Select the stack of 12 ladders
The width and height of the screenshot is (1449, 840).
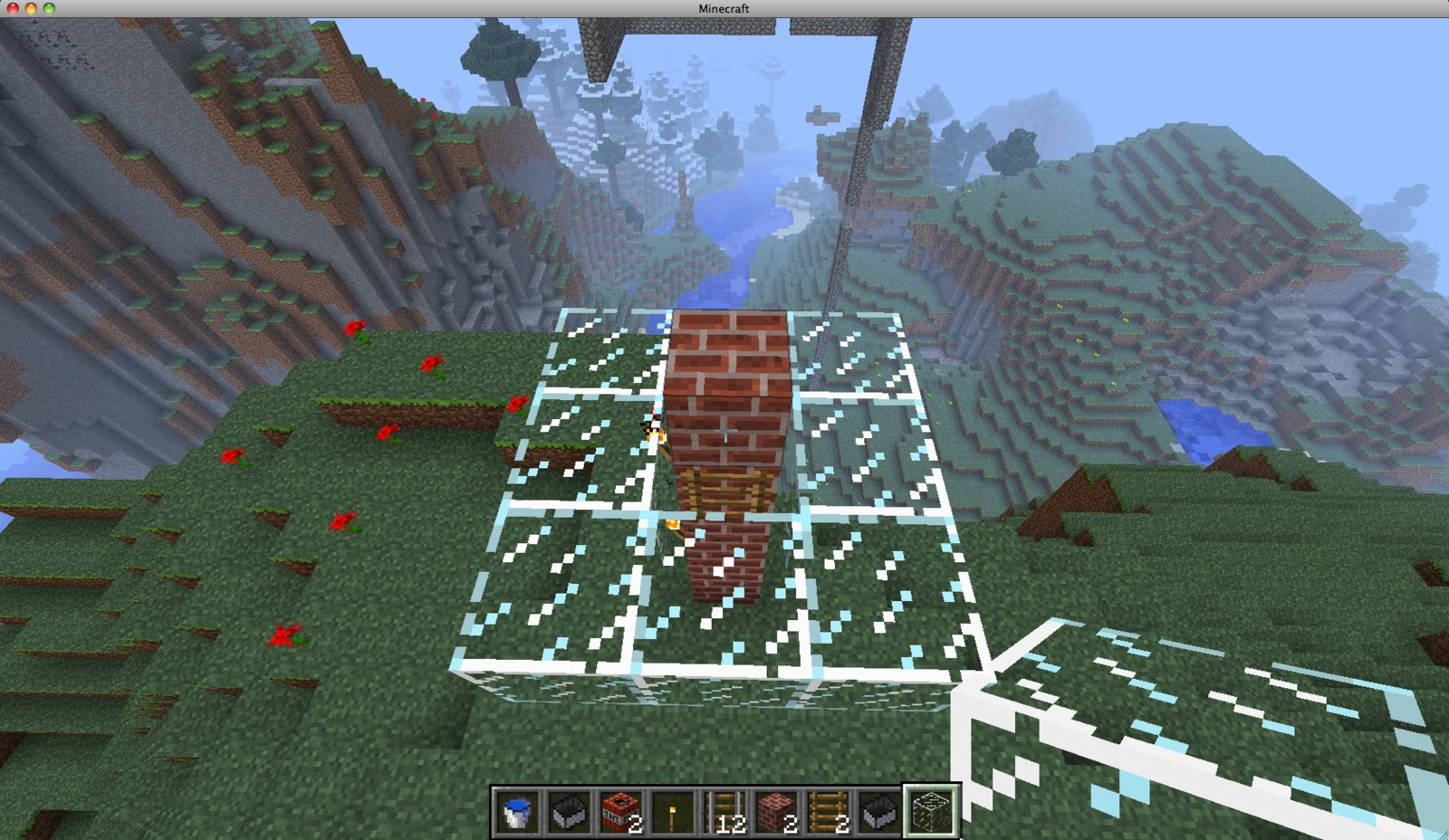(724, 812)
